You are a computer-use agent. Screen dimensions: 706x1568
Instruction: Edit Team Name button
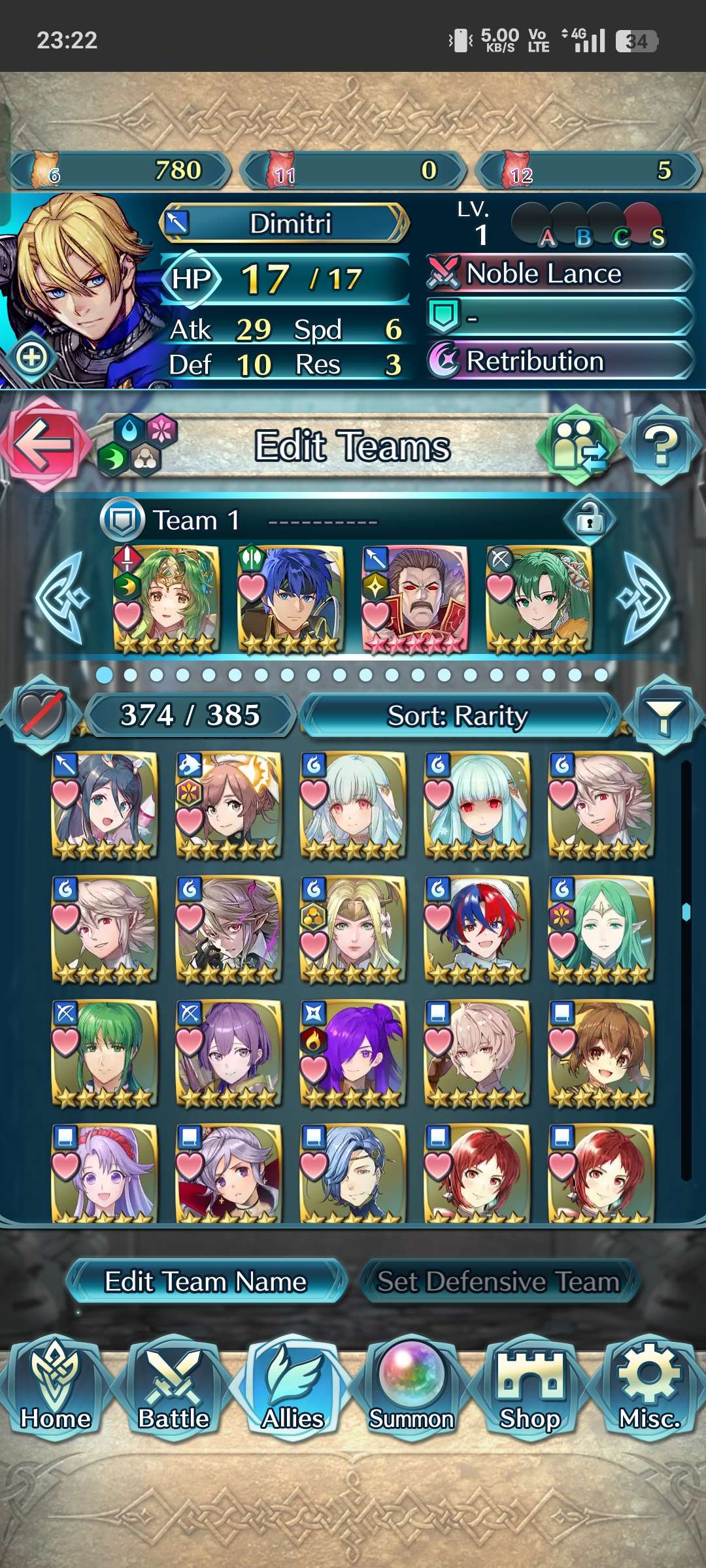[205, 1282]
